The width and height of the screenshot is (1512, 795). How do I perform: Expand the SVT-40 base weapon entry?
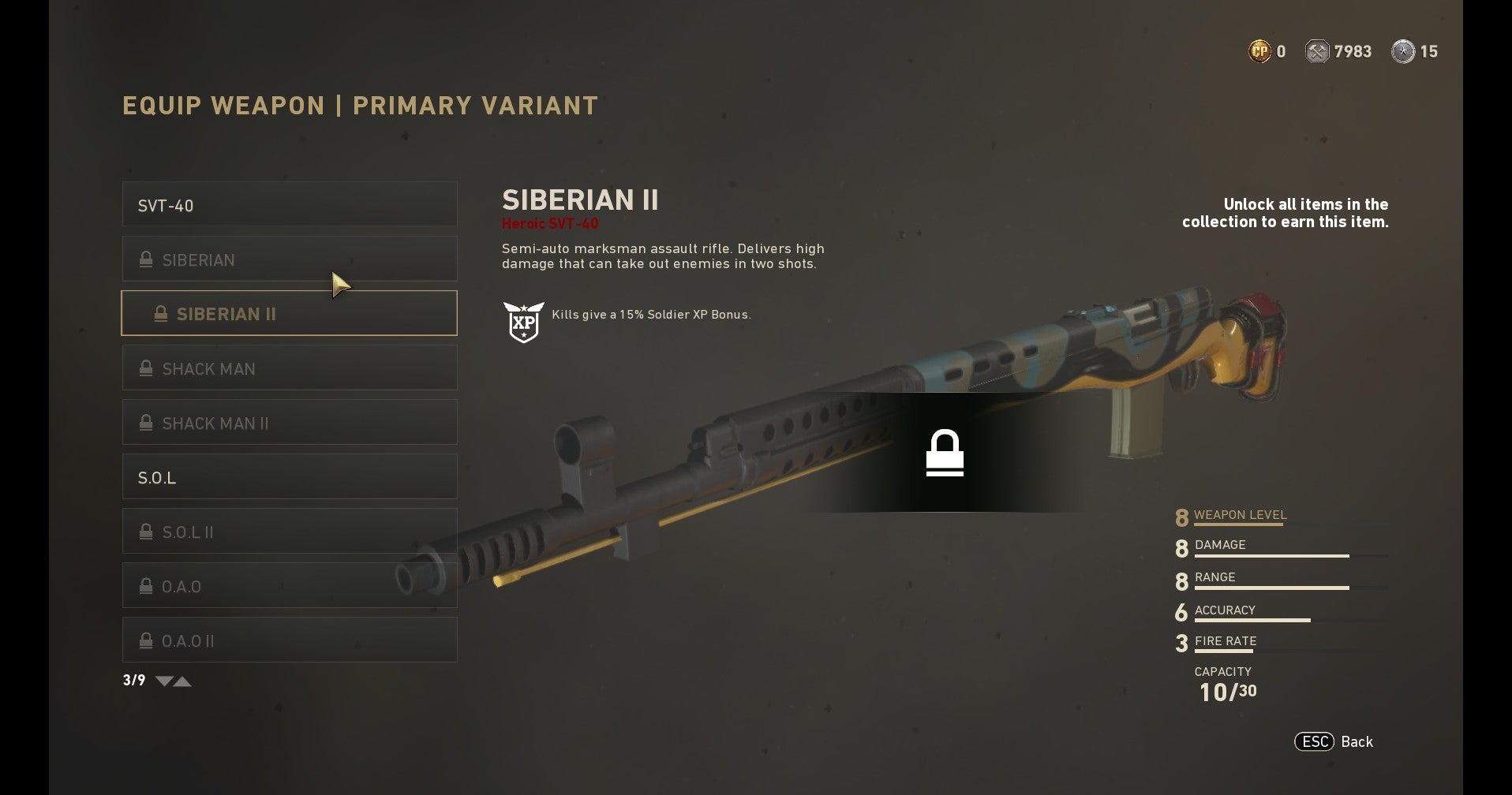289,203
